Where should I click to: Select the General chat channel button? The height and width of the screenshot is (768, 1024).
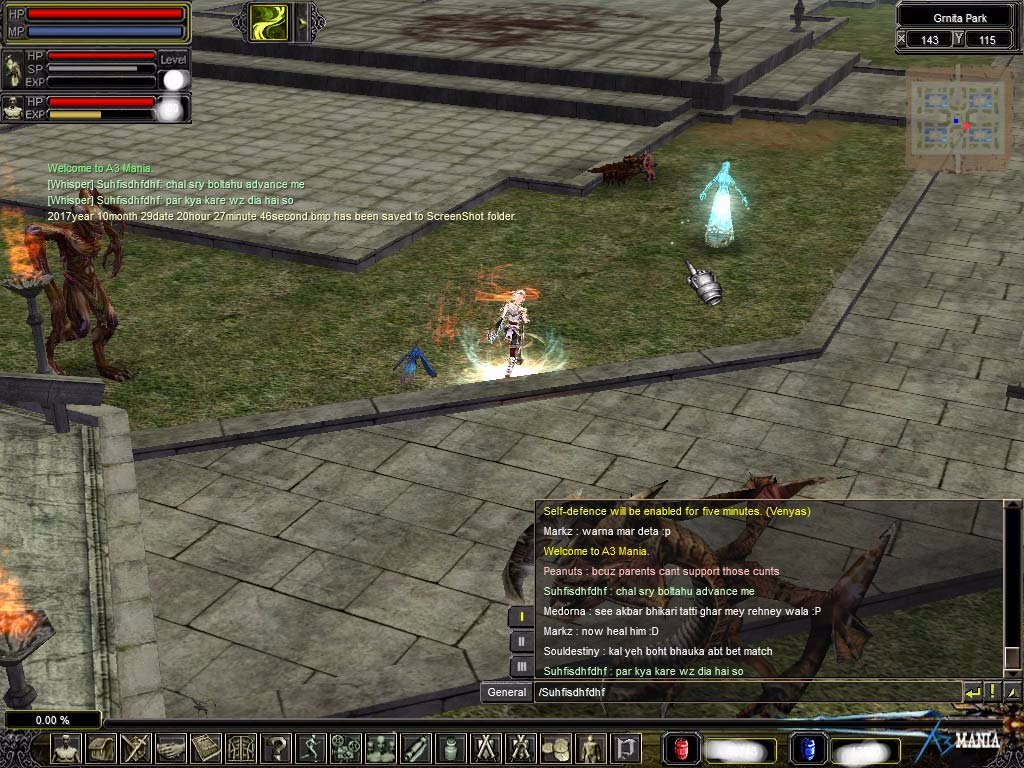tap(506, 692)
